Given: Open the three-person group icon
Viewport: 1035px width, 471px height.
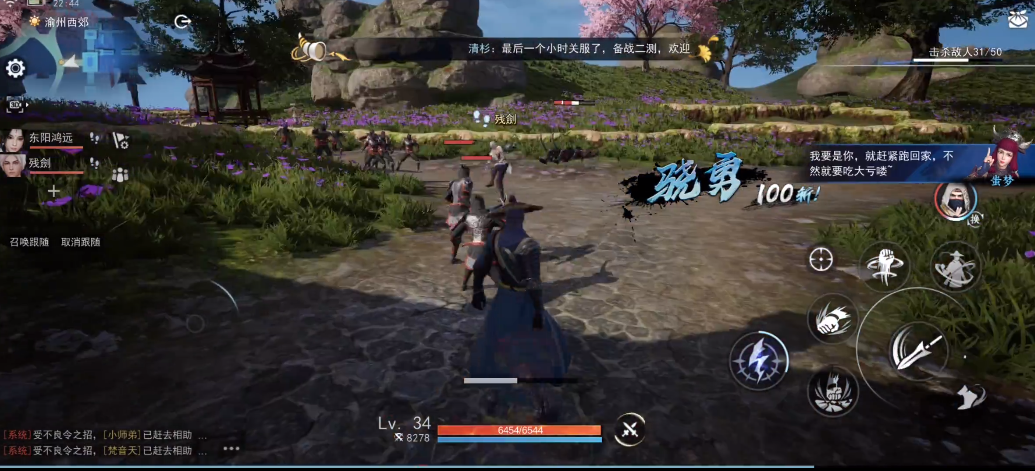Looking at the screenshot, I should [120, 174].
